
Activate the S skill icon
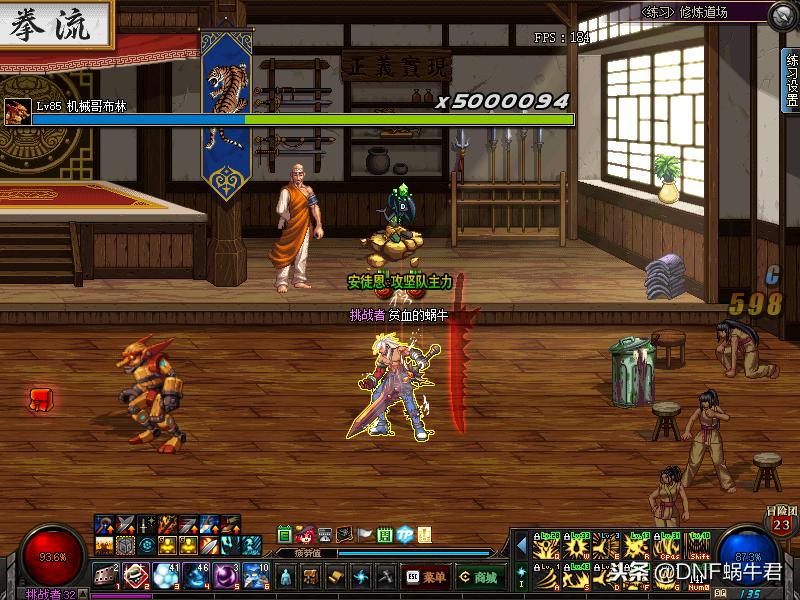pyautogui.click(x=577, y=577)
